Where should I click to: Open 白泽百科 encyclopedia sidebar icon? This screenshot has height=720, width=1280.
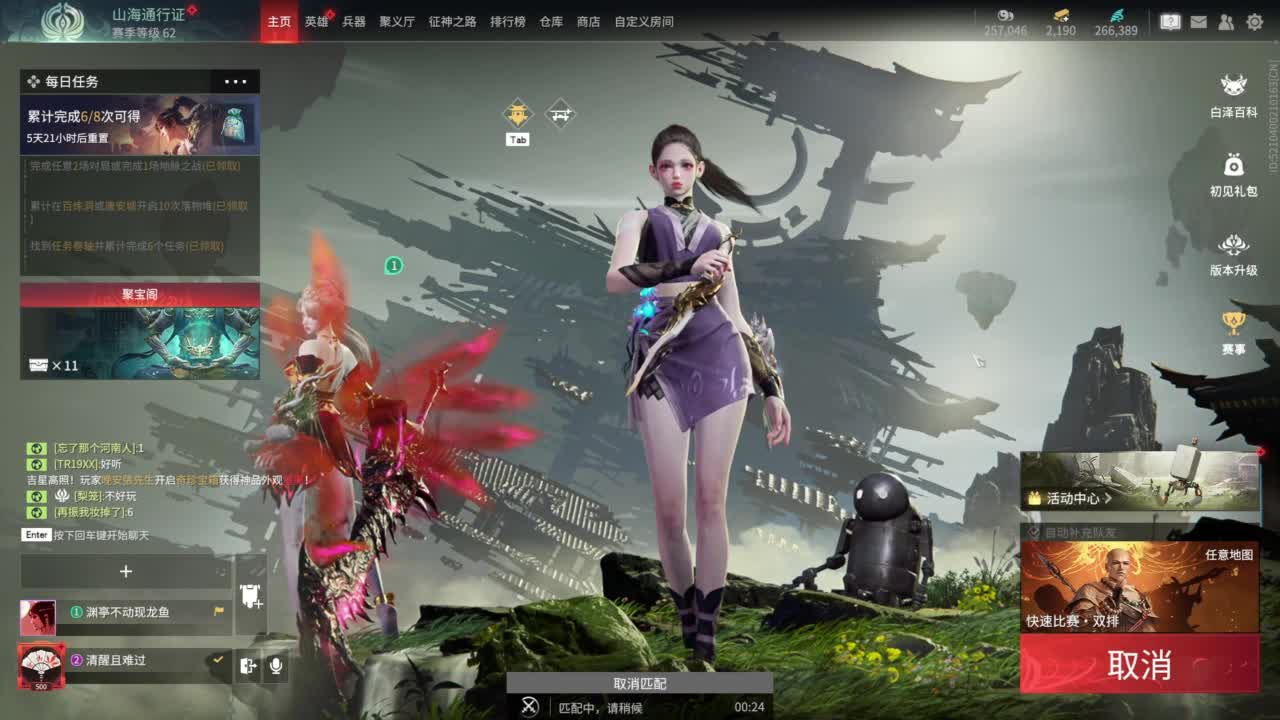click(x=1232, y=87)
